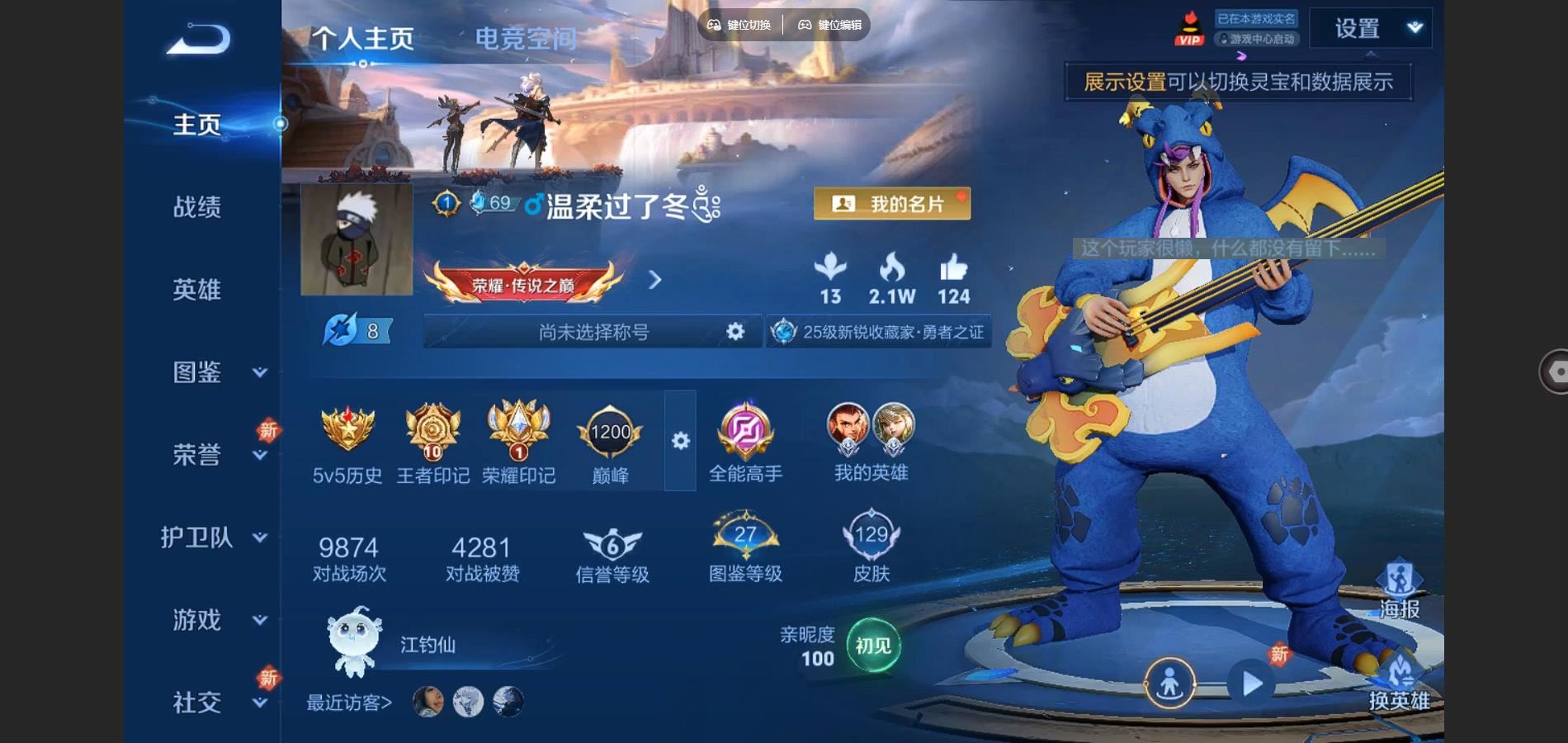Open the 英雄 heroes section

point(197,289)
